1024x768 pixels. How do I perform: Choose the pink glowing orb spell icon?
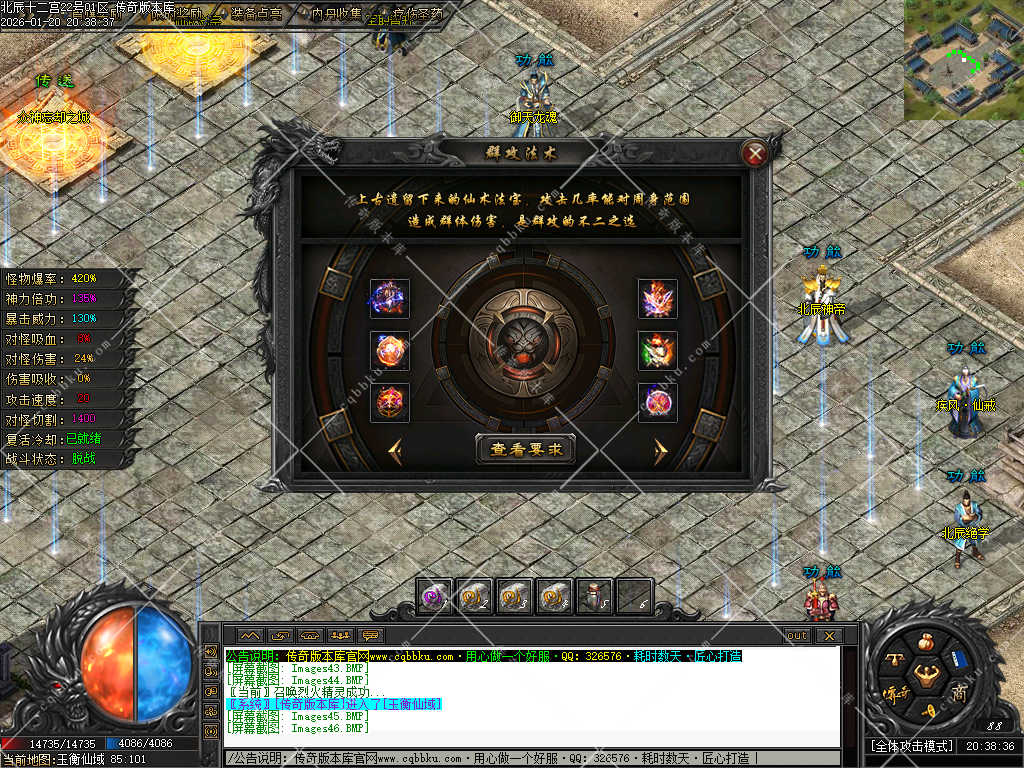pyautogui.click(x=657, y=401)
